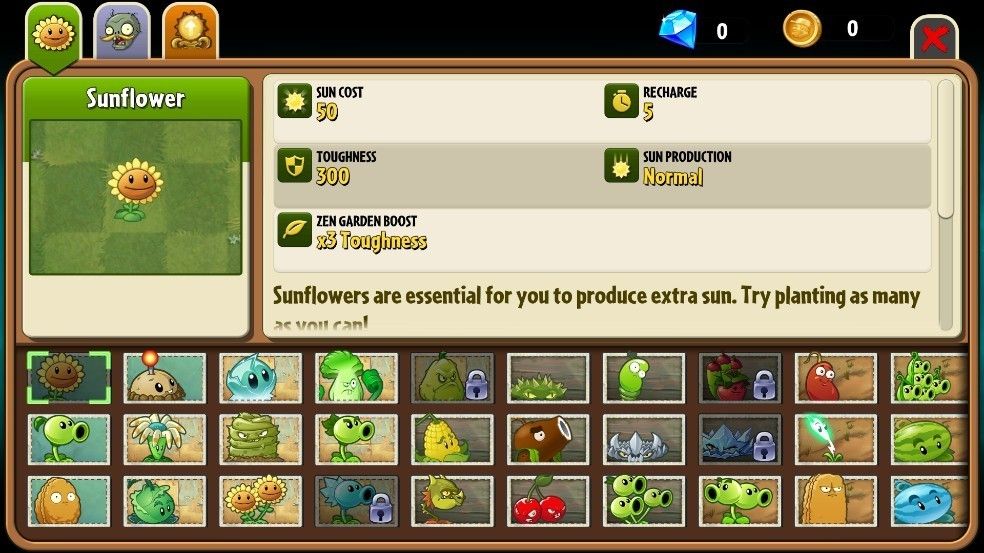Show the Coconut Cannon entry
Image resolution: width=984 pixels, height=553 pixels.
548,439
